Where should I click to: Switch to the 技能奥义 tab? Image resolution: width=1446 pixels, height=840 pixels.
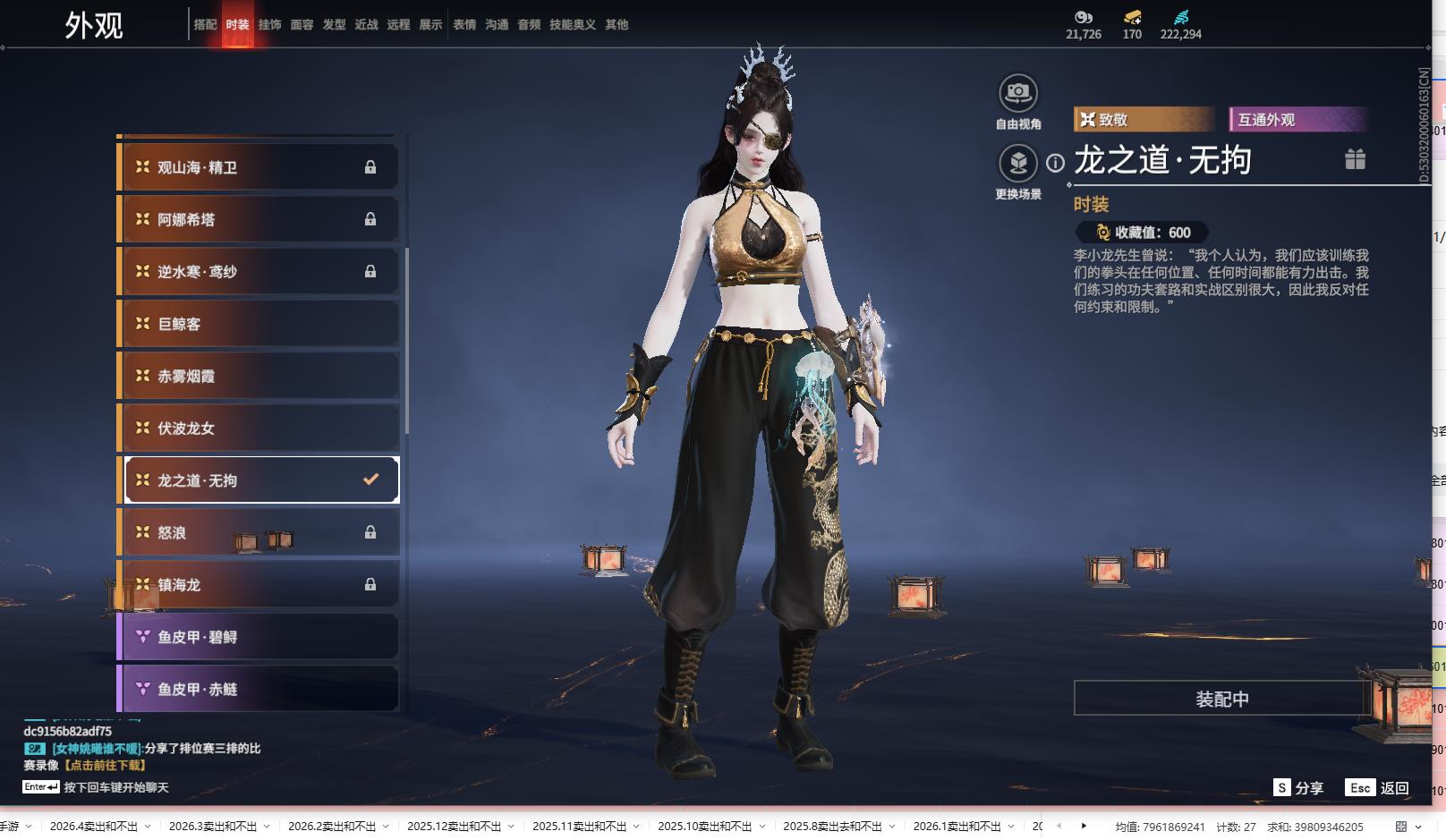point(572,25)
